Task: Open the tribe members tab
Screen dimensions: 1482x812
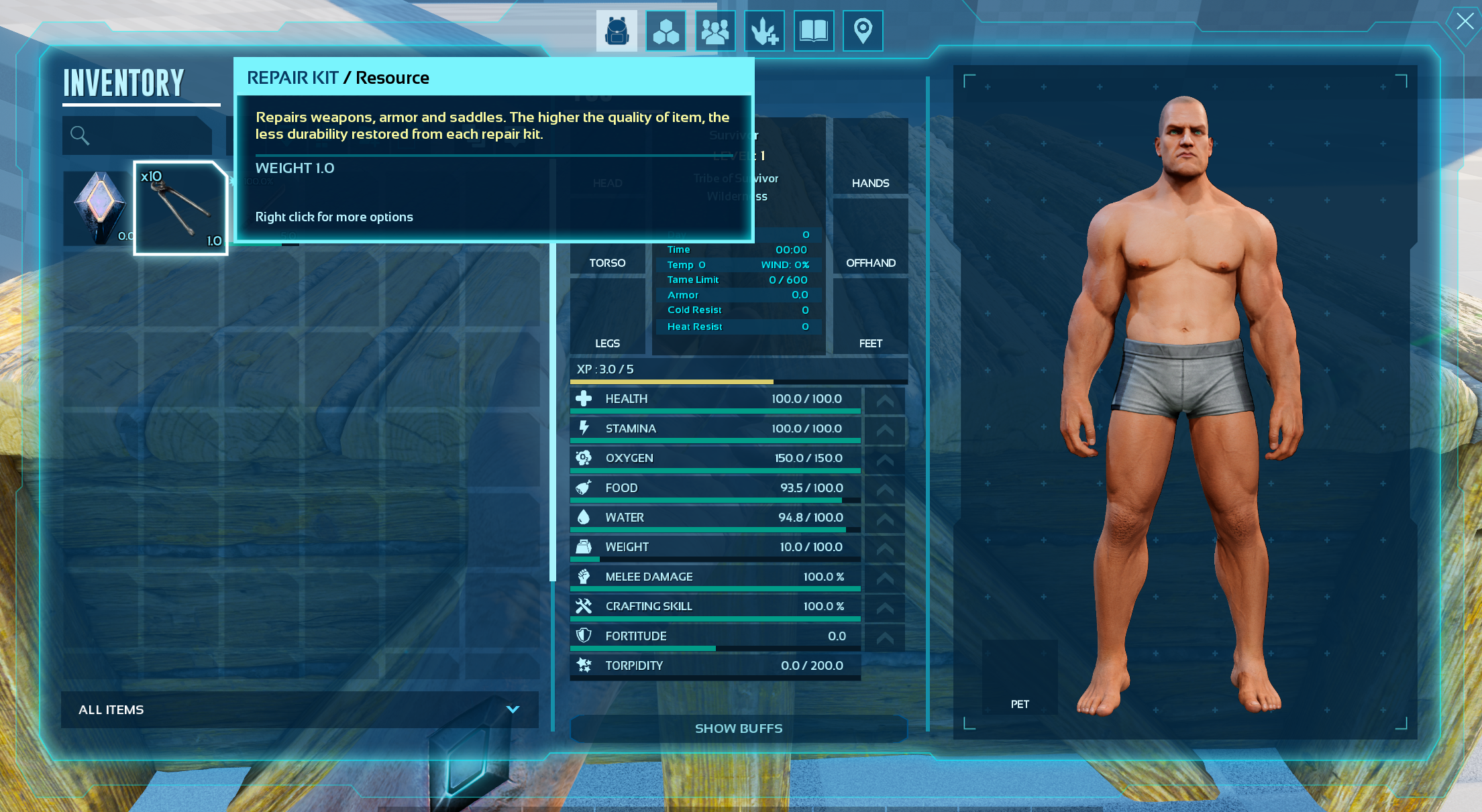Action: click(x=715, y=31)
